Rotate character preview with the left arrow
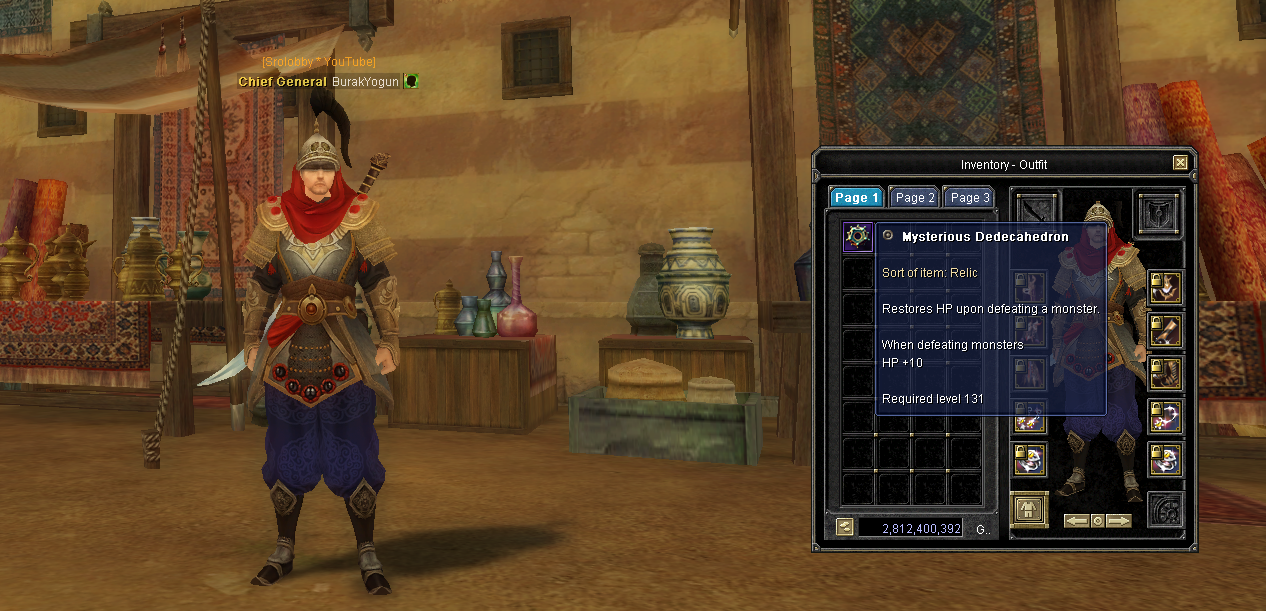 tap(1076, 521)
